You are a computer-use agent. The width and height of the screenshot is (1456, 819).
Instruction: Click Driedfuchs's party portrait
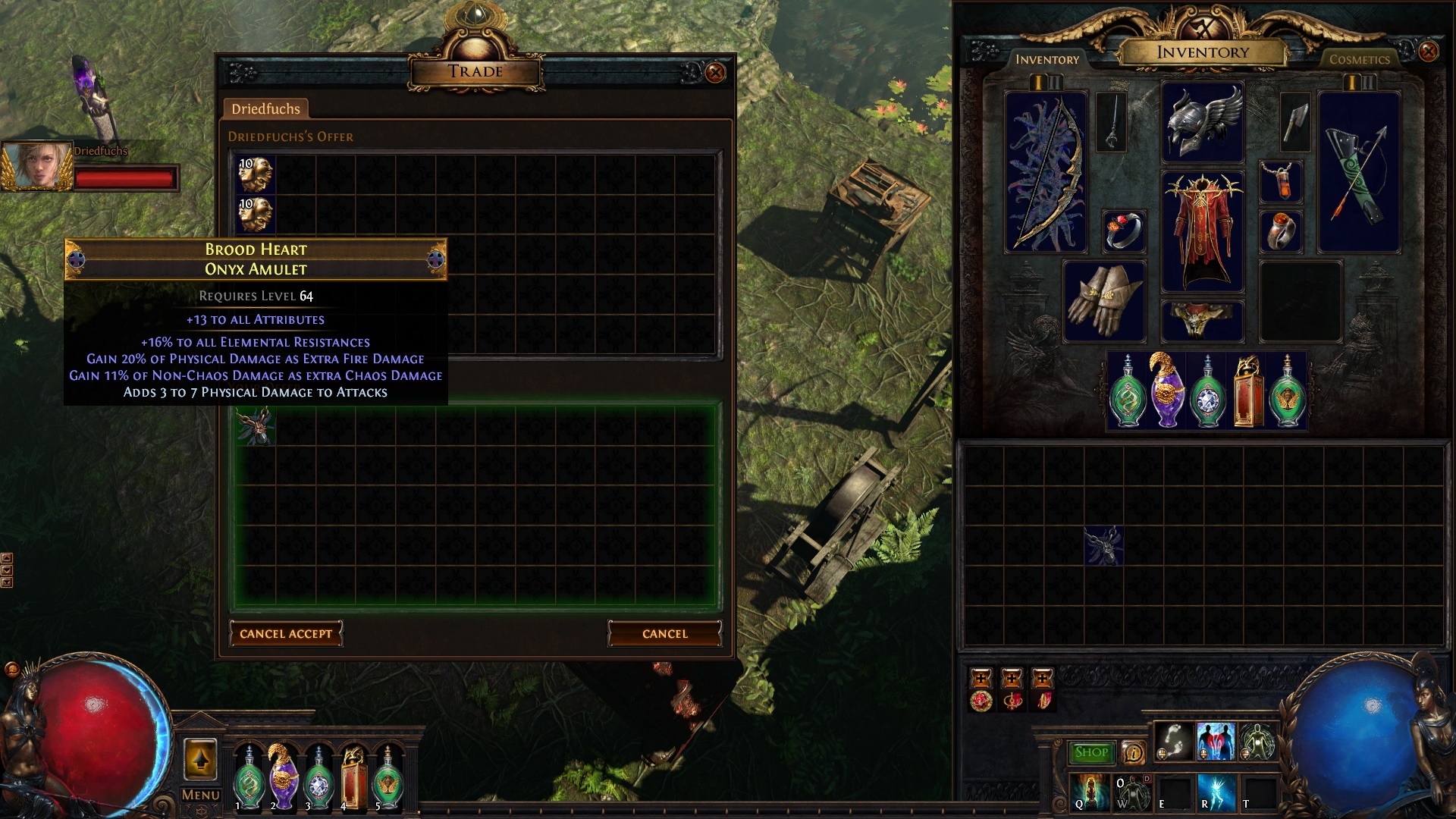[36, 165]
